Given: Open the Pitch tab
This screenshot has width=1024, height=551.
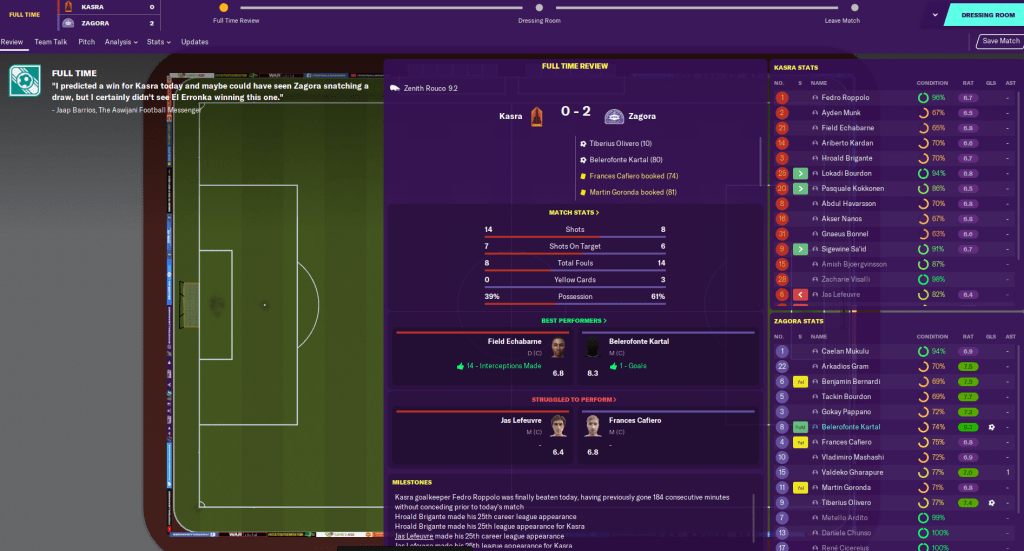Looking at the screenshot, I should [x=87, y=42].
